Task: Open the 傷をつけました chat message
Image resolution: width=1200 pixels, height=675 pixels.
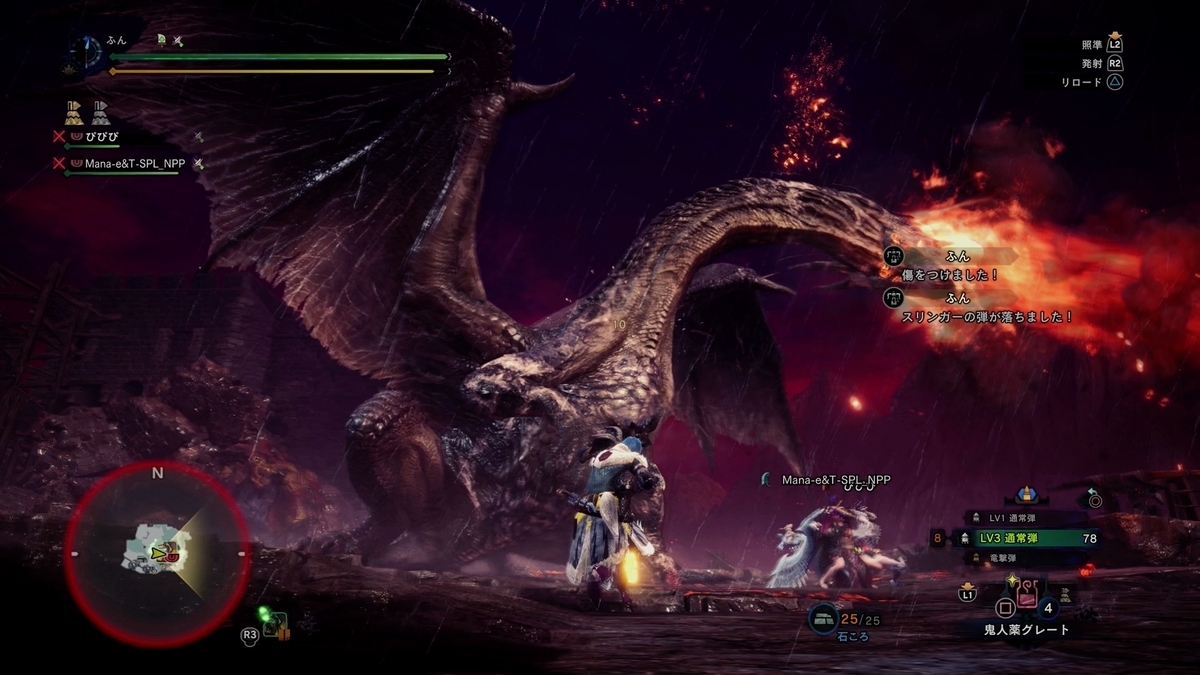Action: (950, 274)
